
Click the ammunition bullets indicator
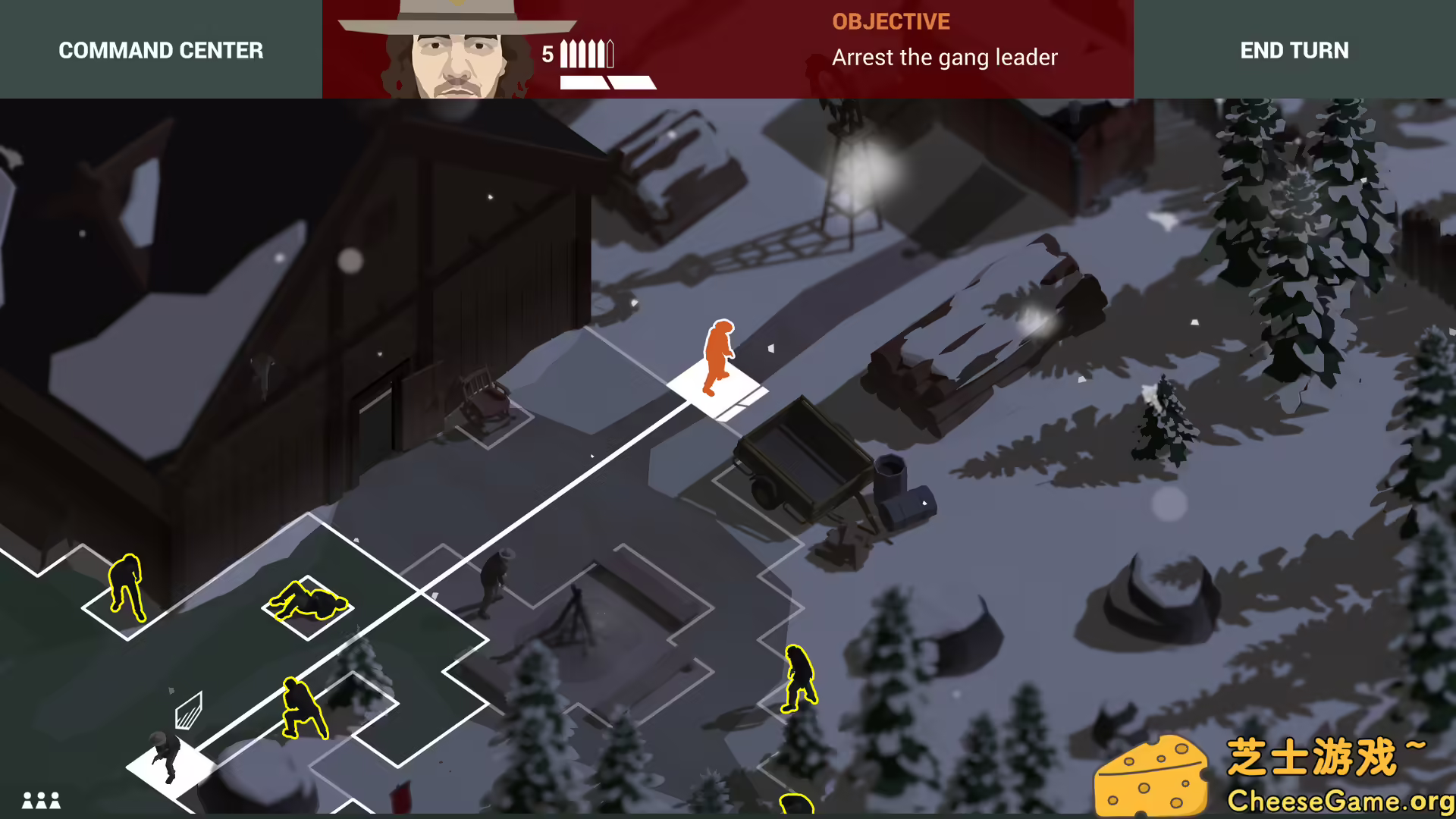(x=585, y=53)
